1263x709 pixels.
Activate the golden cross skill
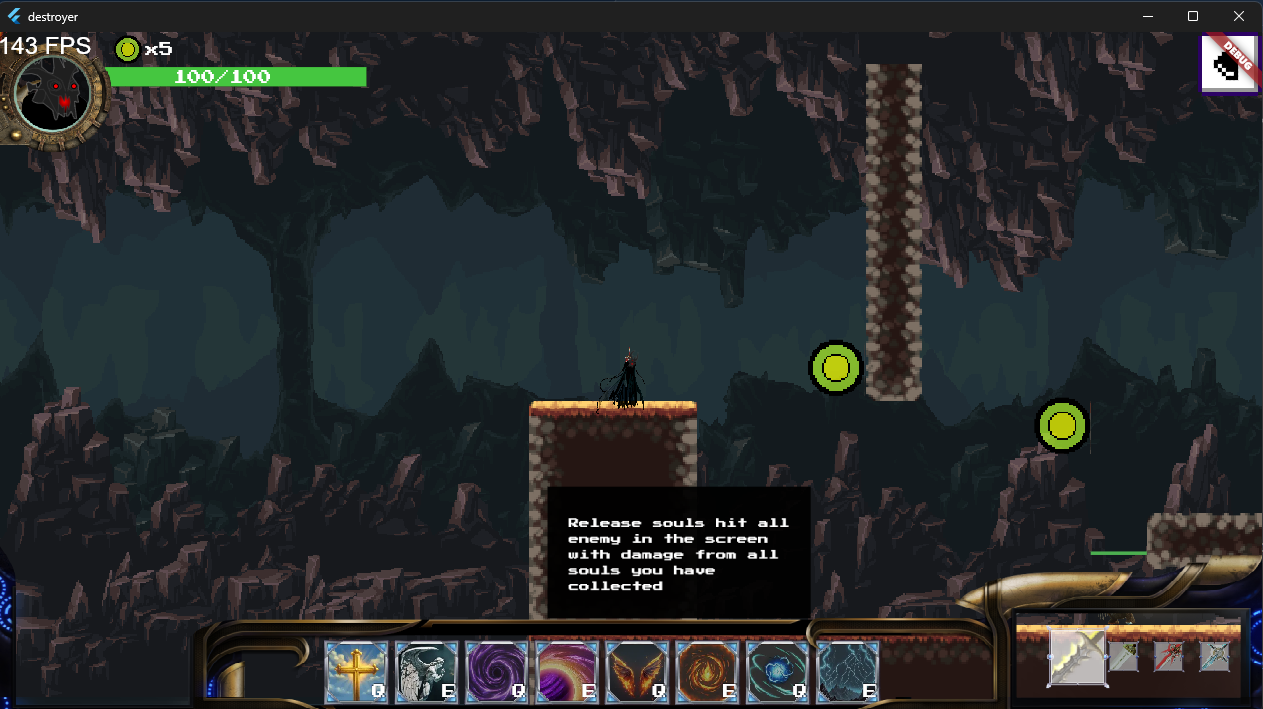357,672
